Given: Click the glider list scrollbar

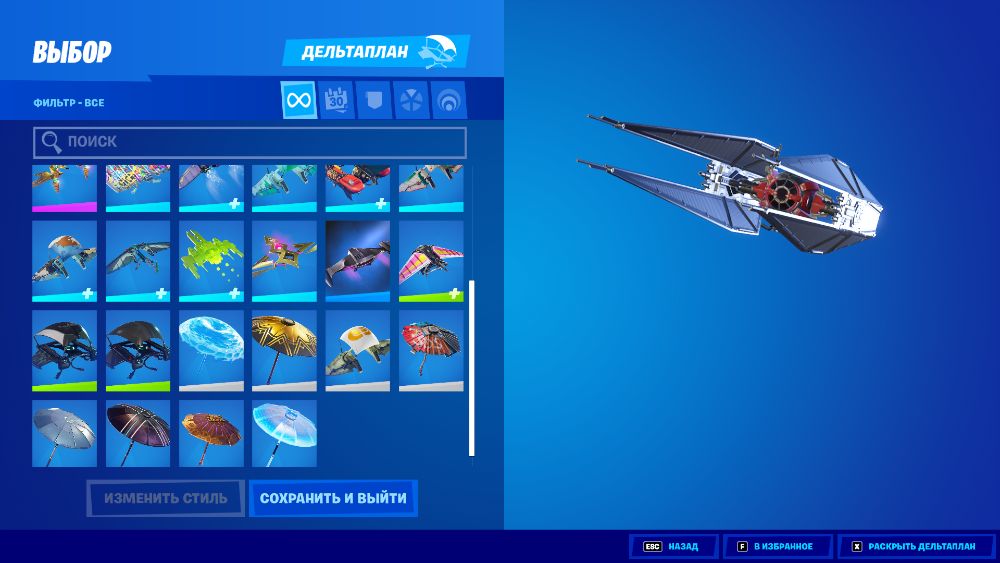Looking at the screenshot, I should coord(472,368).
